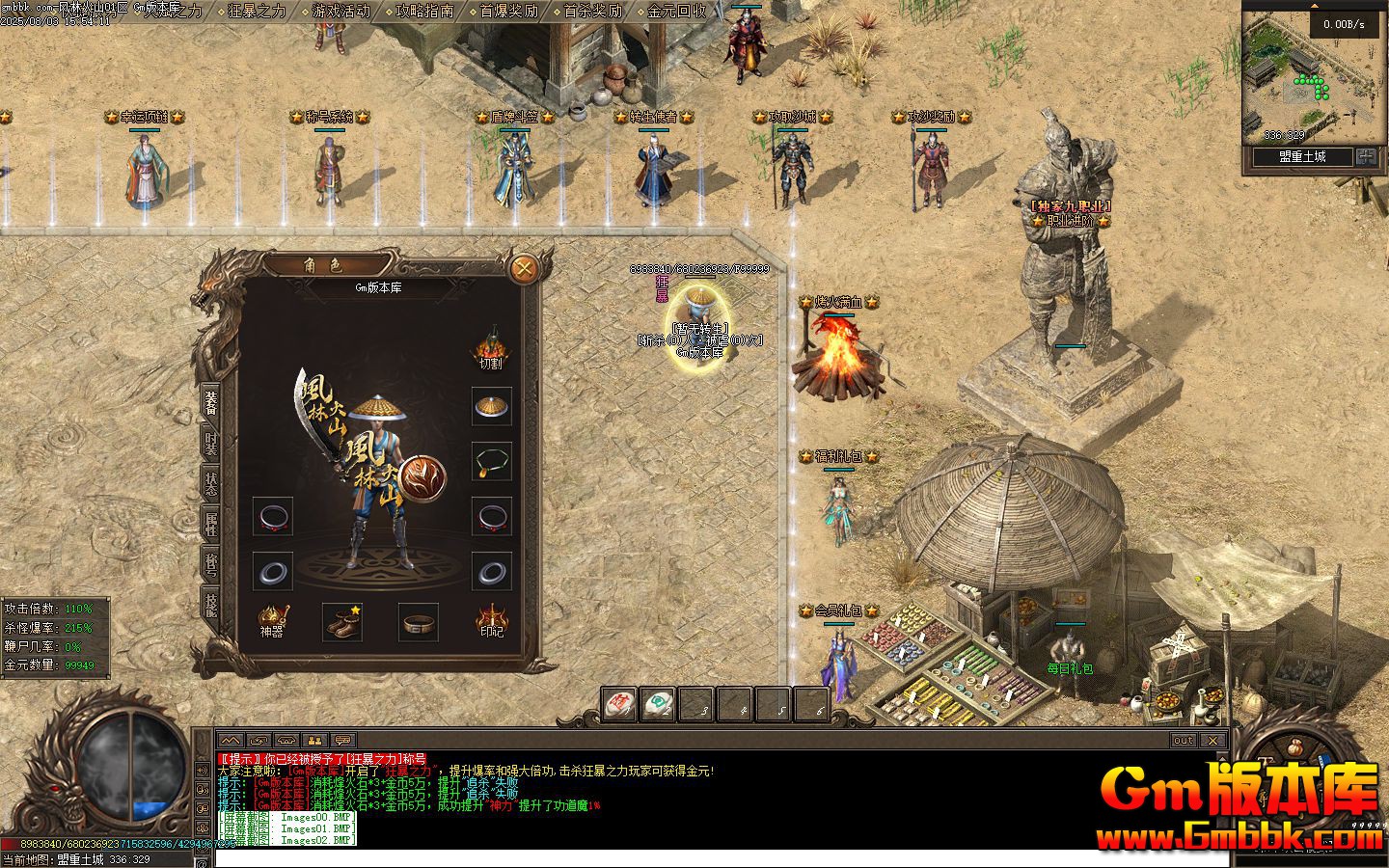Click the 切割 cutting icon
Screen dimensions: 1389x868
tap(491, 348)
